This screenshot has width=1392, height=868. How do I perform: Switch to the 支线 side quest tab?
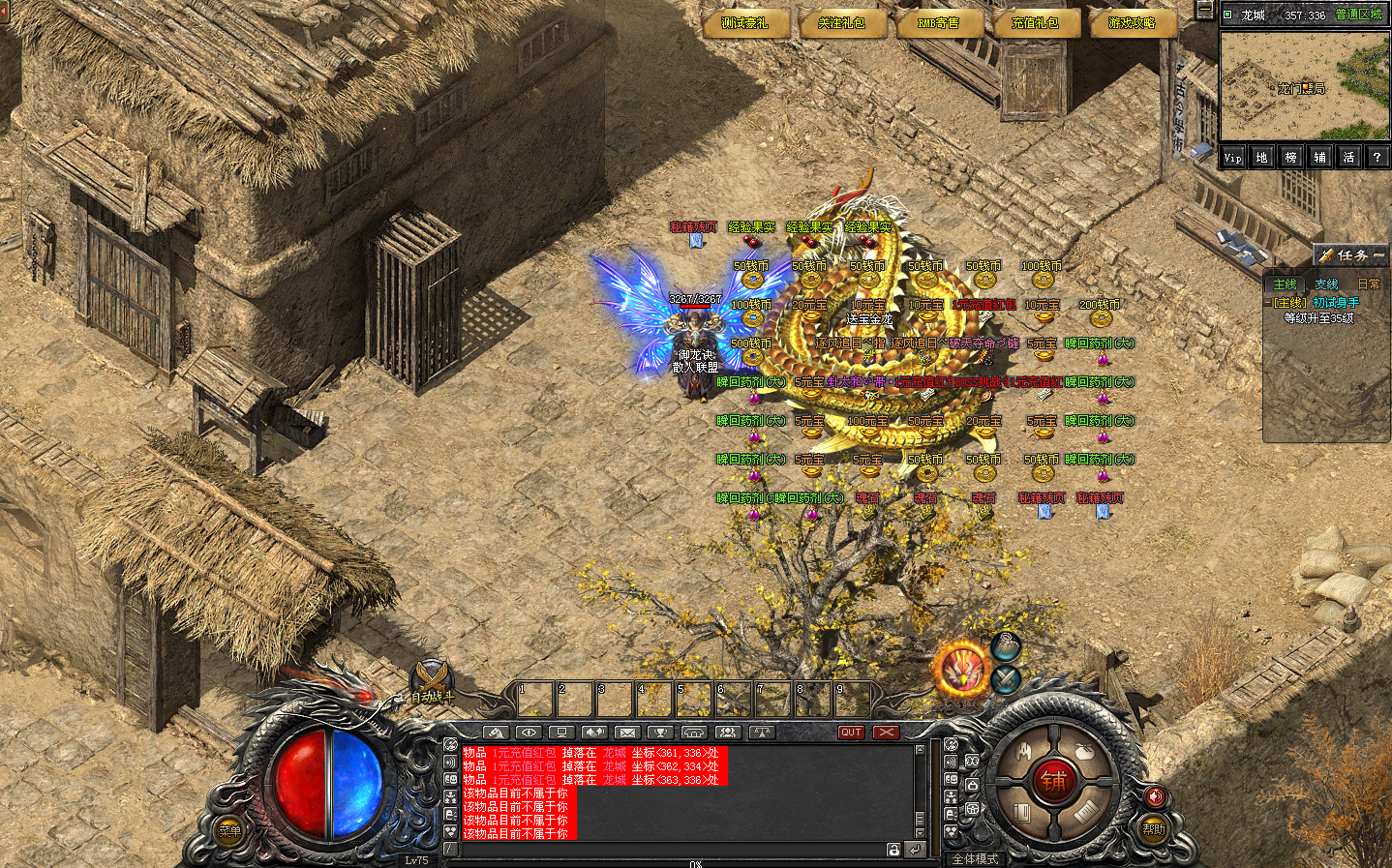pyautogui.click(x=1326, y=284)
